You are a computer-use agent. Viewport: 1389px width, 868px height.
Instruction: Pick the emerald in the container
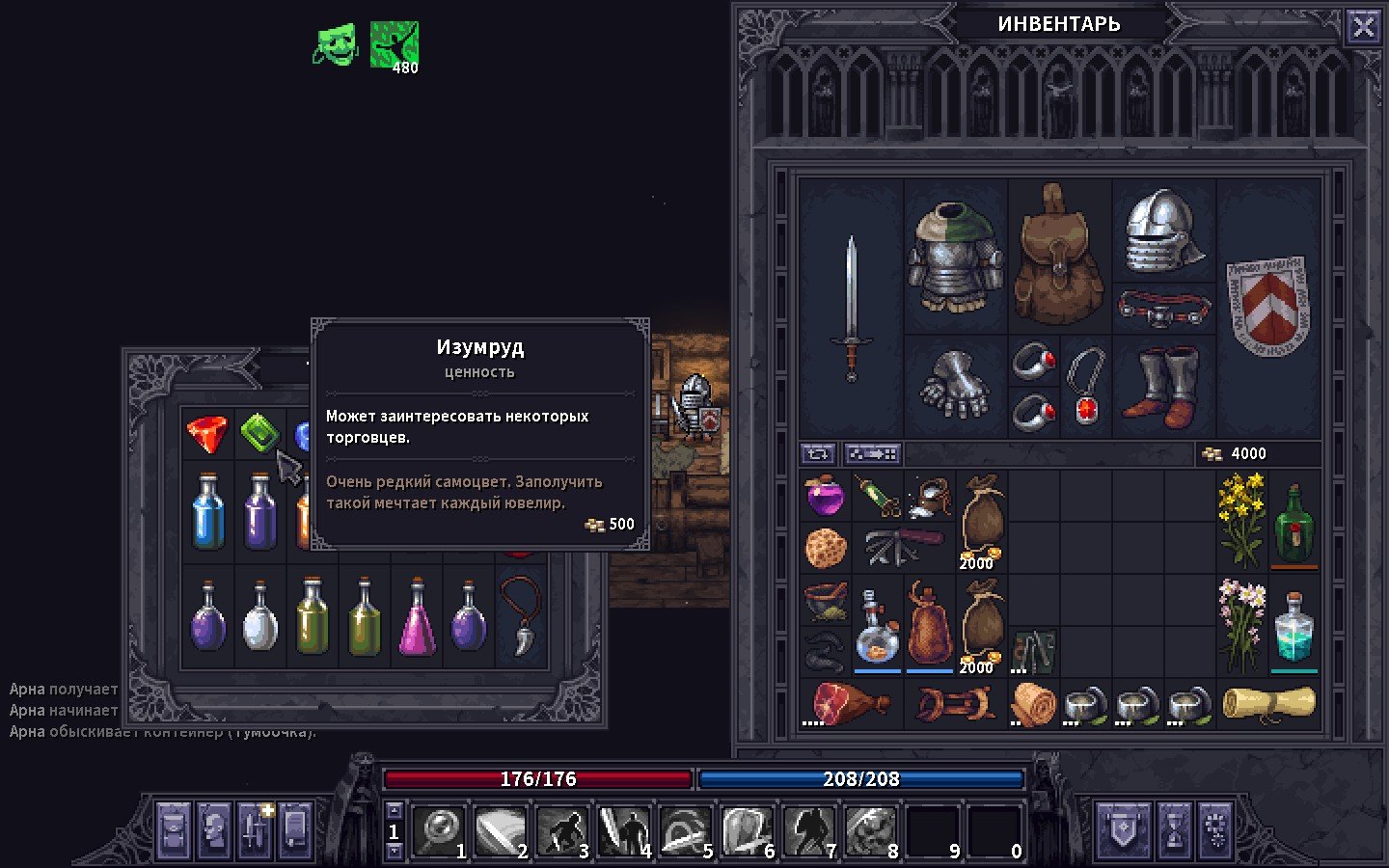(x=259, y=433)
